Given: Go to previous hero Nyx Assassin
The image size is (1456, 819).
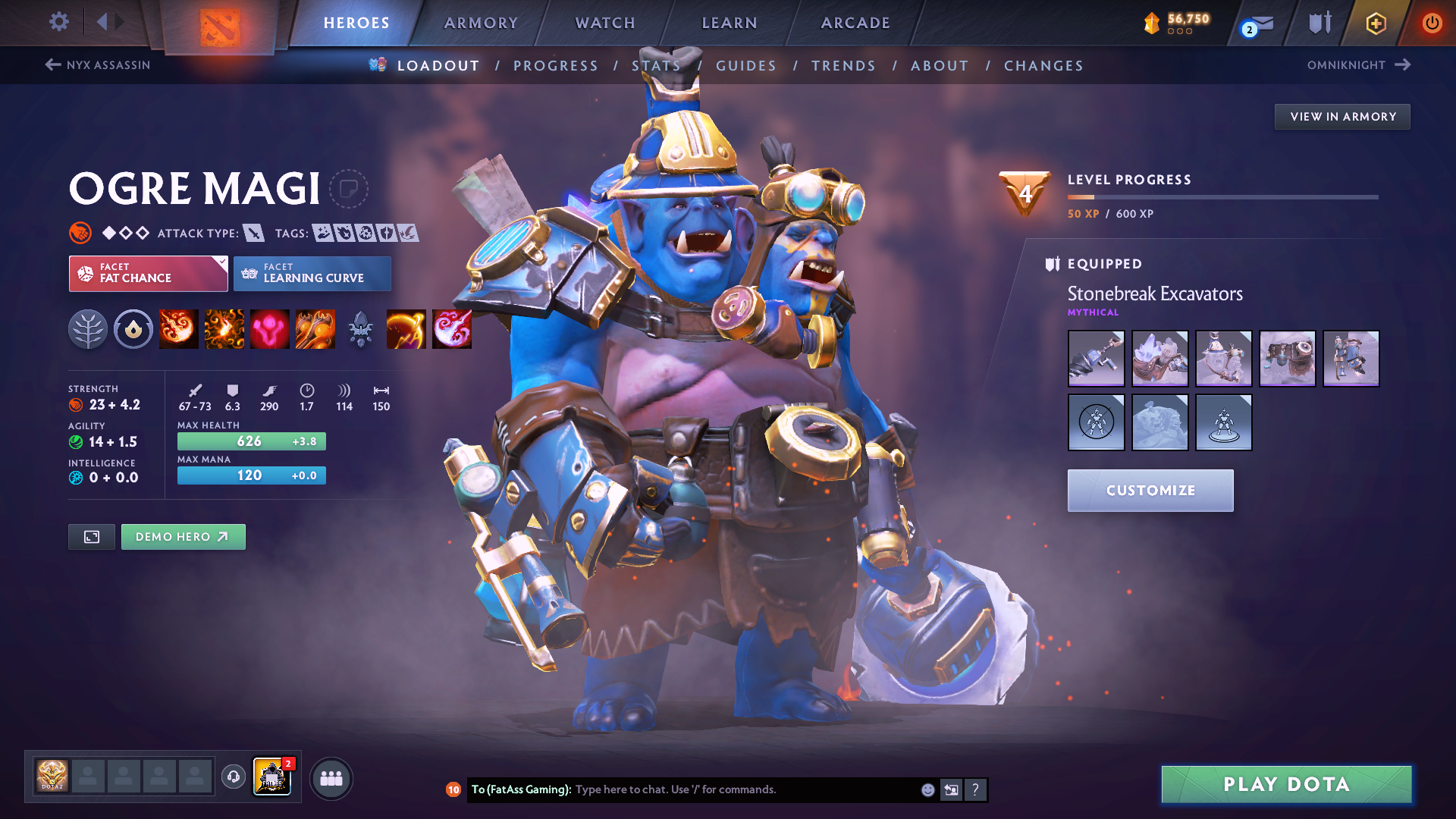Looking at the screenshot, I should pos(98,65).
